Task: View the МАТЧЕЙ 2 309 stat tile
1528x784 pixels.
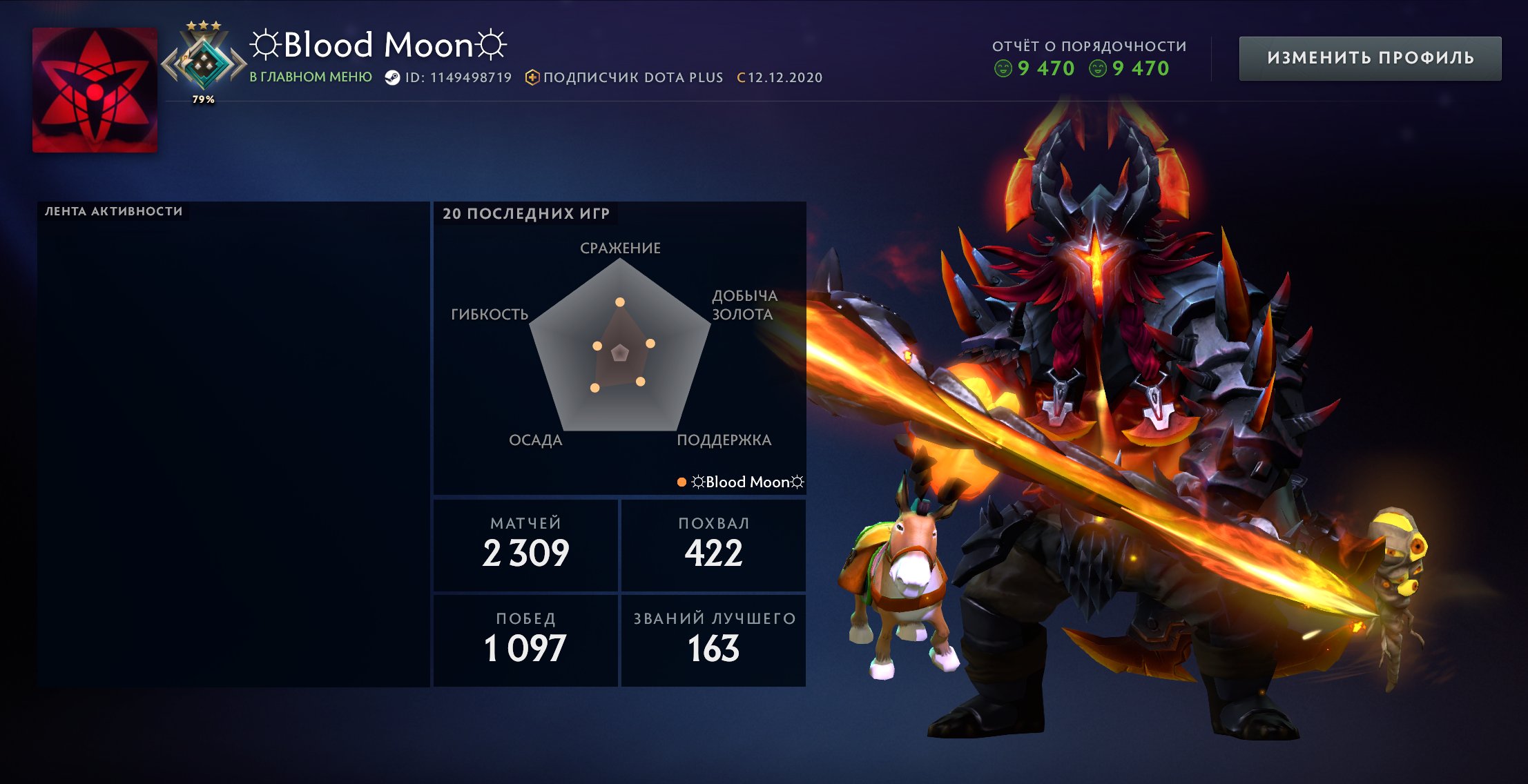Action: [x=525, y=545]
